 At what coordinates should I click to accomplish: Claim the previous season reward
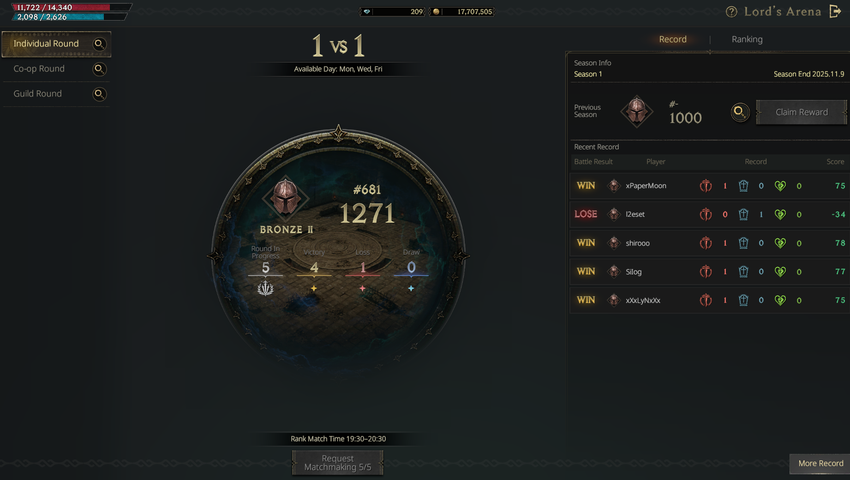point(801,112)
